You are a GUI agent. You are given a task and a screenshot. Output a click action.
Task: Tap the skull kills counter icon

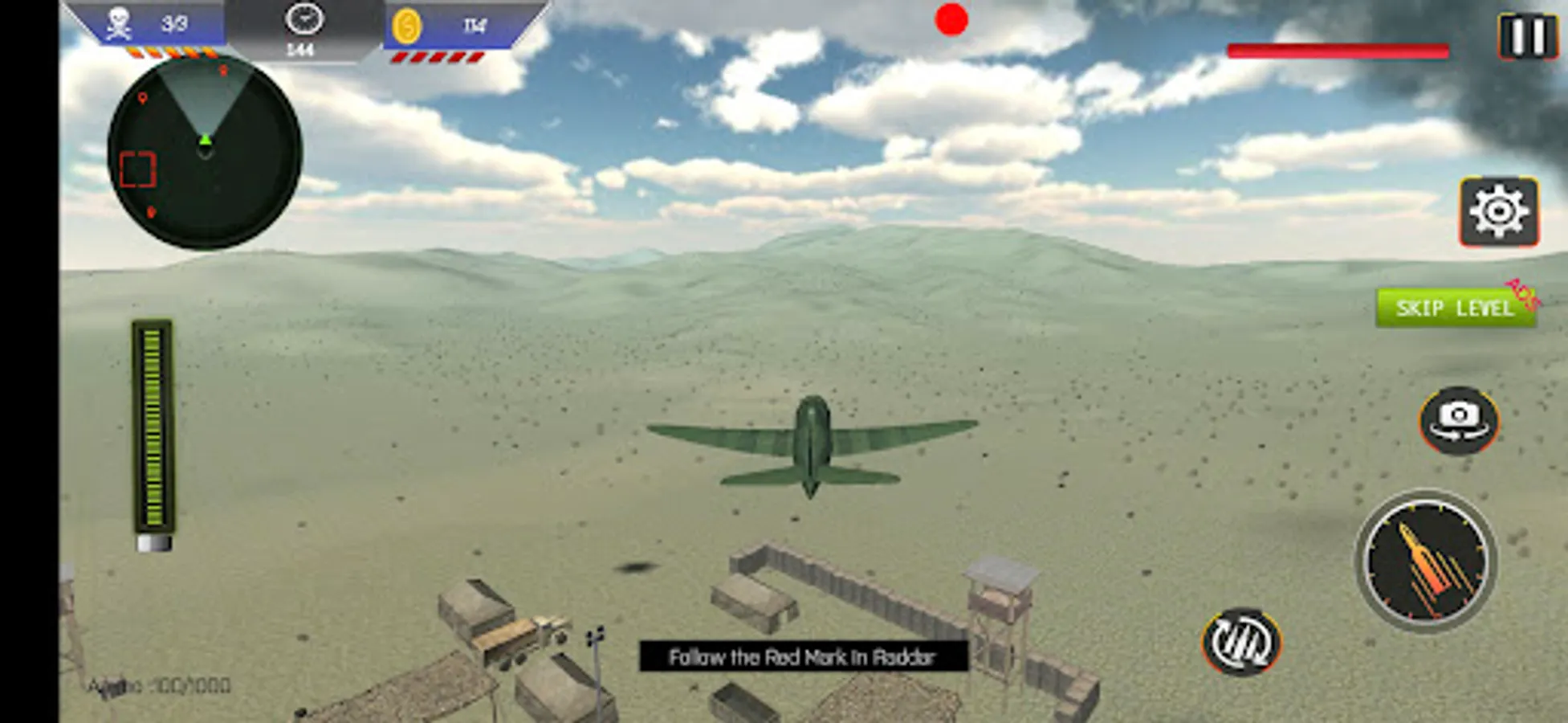(x=117, y=22)
